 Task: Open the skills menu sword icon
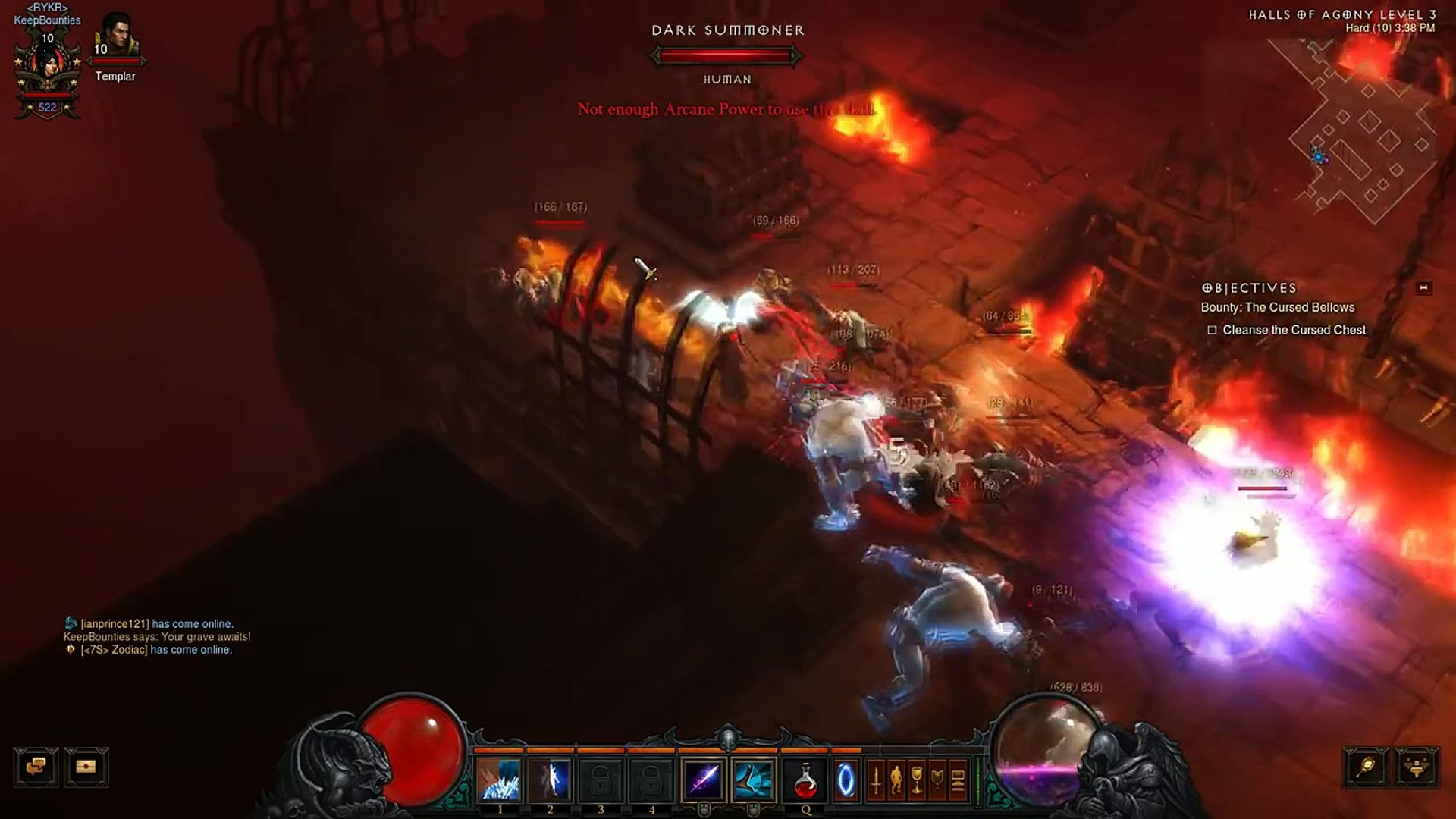point(876,781)
